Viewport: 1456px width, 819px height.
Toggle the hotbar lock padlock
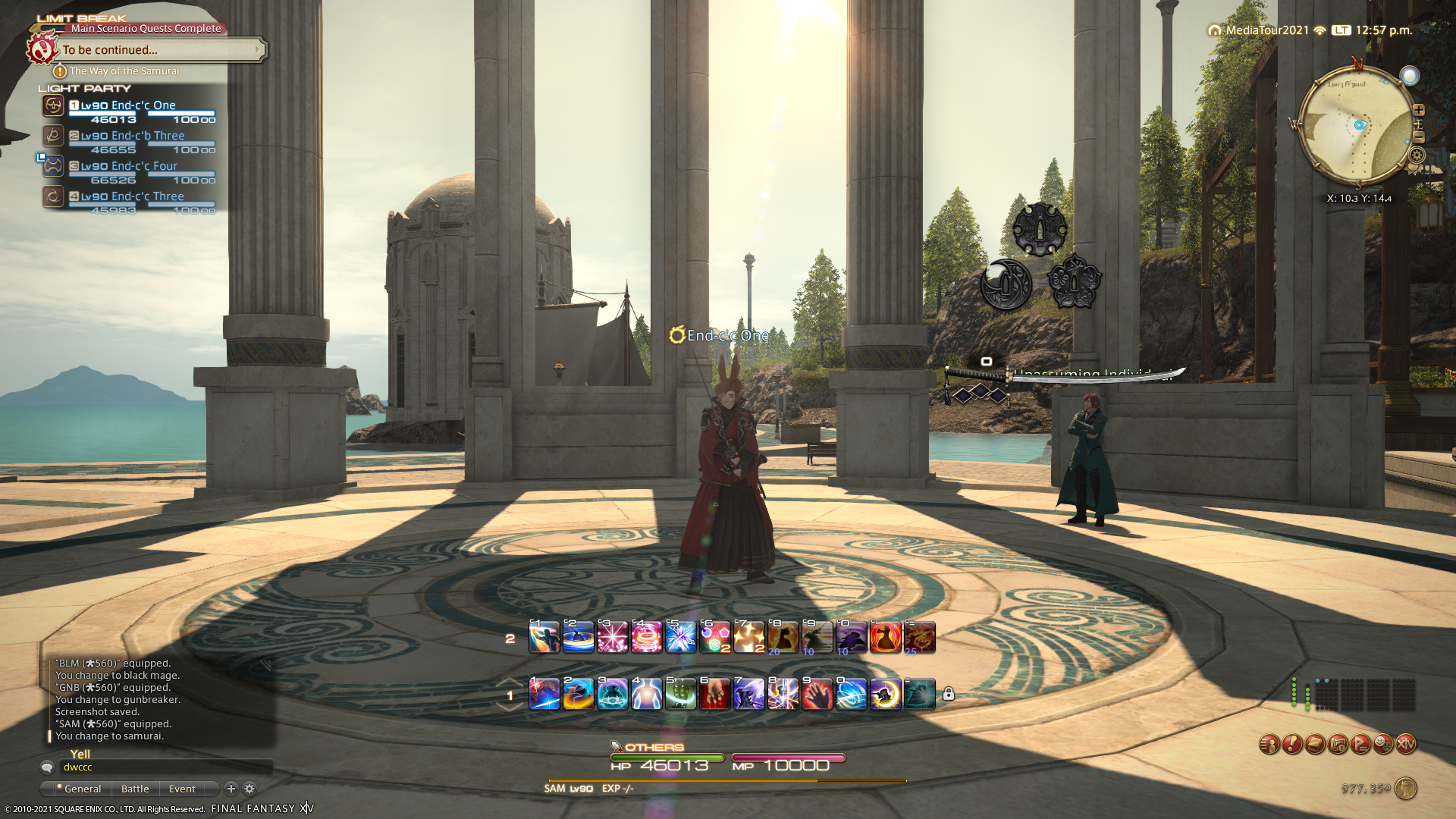click(949, 694)
